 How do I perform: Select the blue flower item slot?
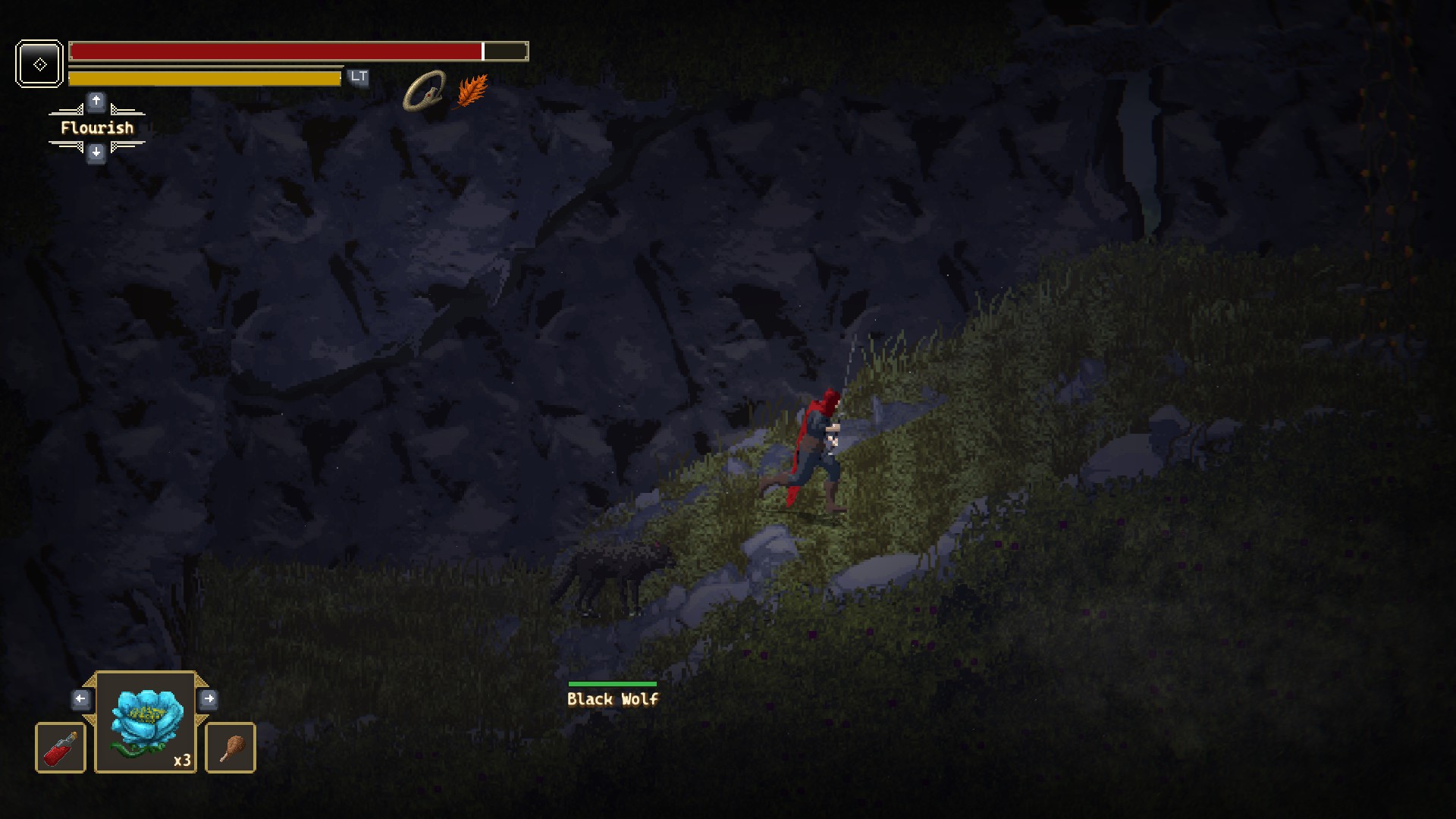[146, 723]
